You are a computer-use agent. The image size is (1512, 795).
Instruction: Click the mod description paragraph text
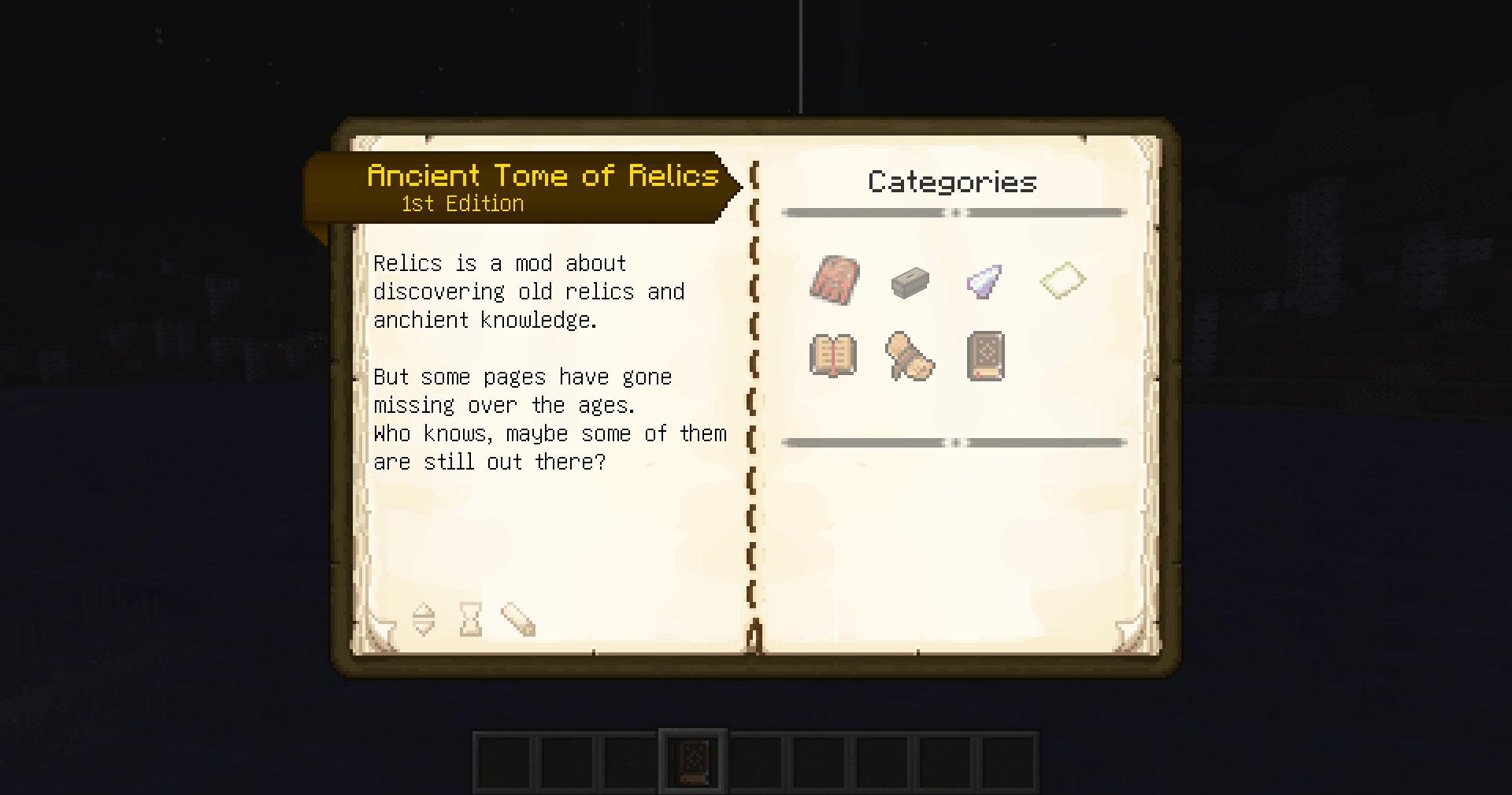click(x=529, y=291)
